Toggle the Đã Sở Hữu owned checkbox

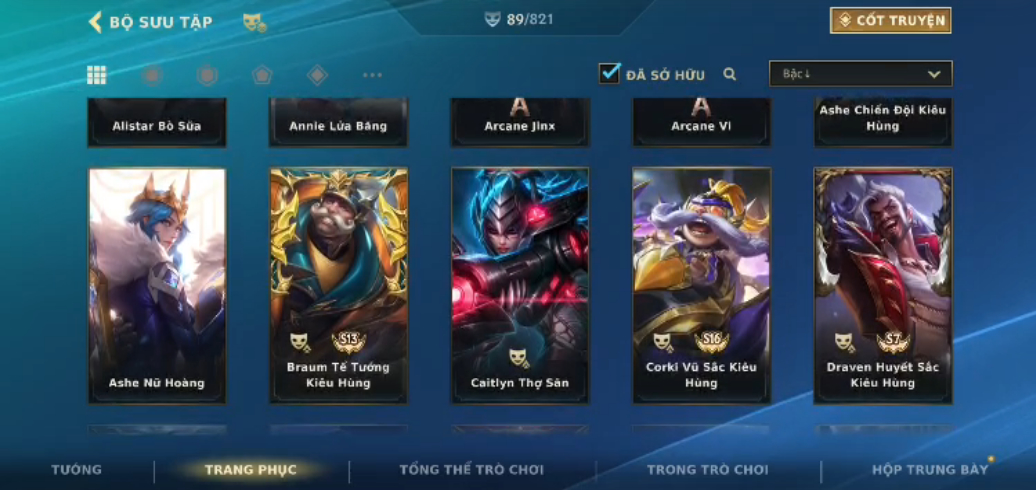[609, 74]
